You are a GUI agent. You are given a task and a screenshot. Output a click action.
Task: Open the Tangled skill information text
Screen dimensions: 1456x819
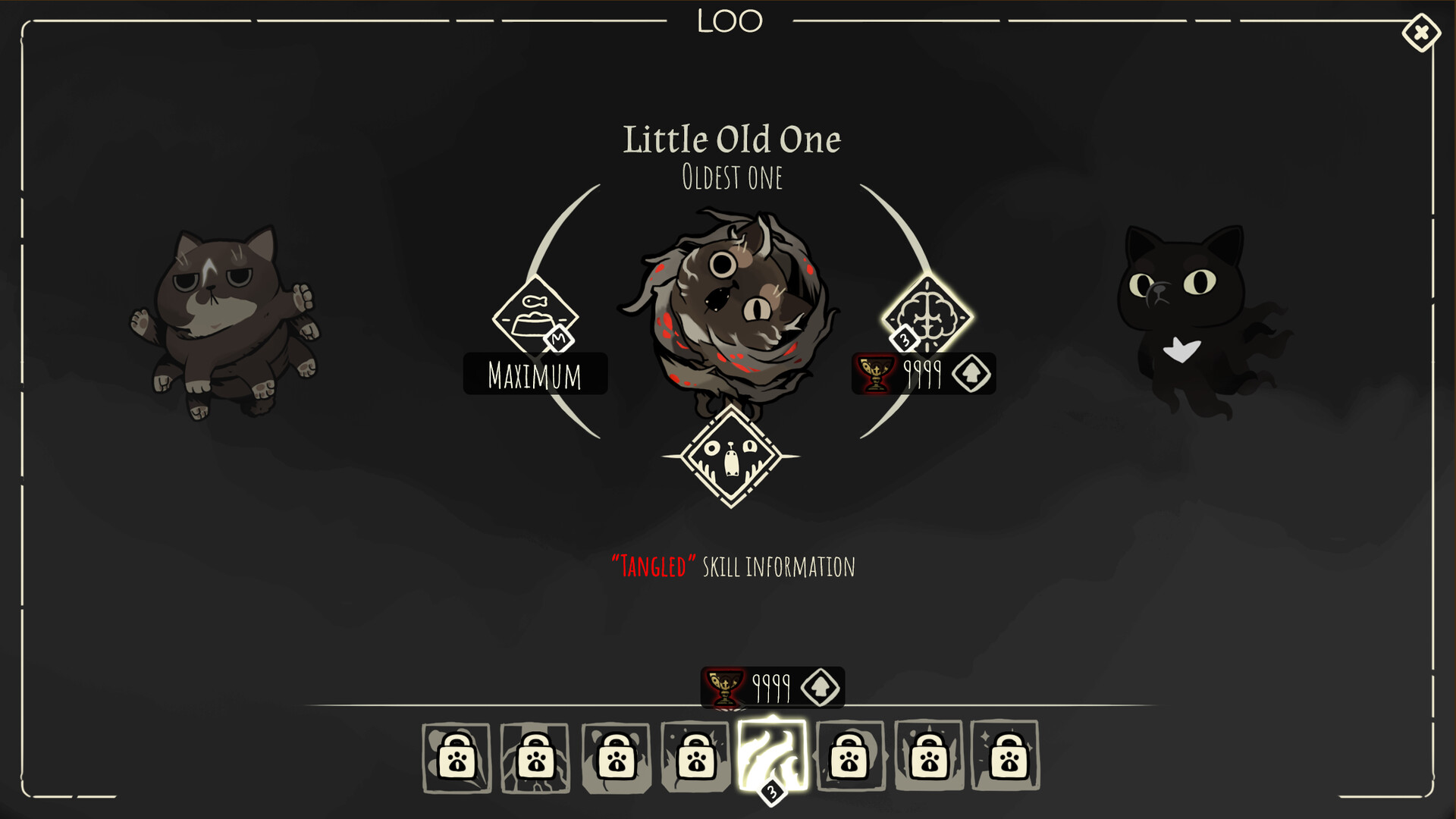pos(733,565)
